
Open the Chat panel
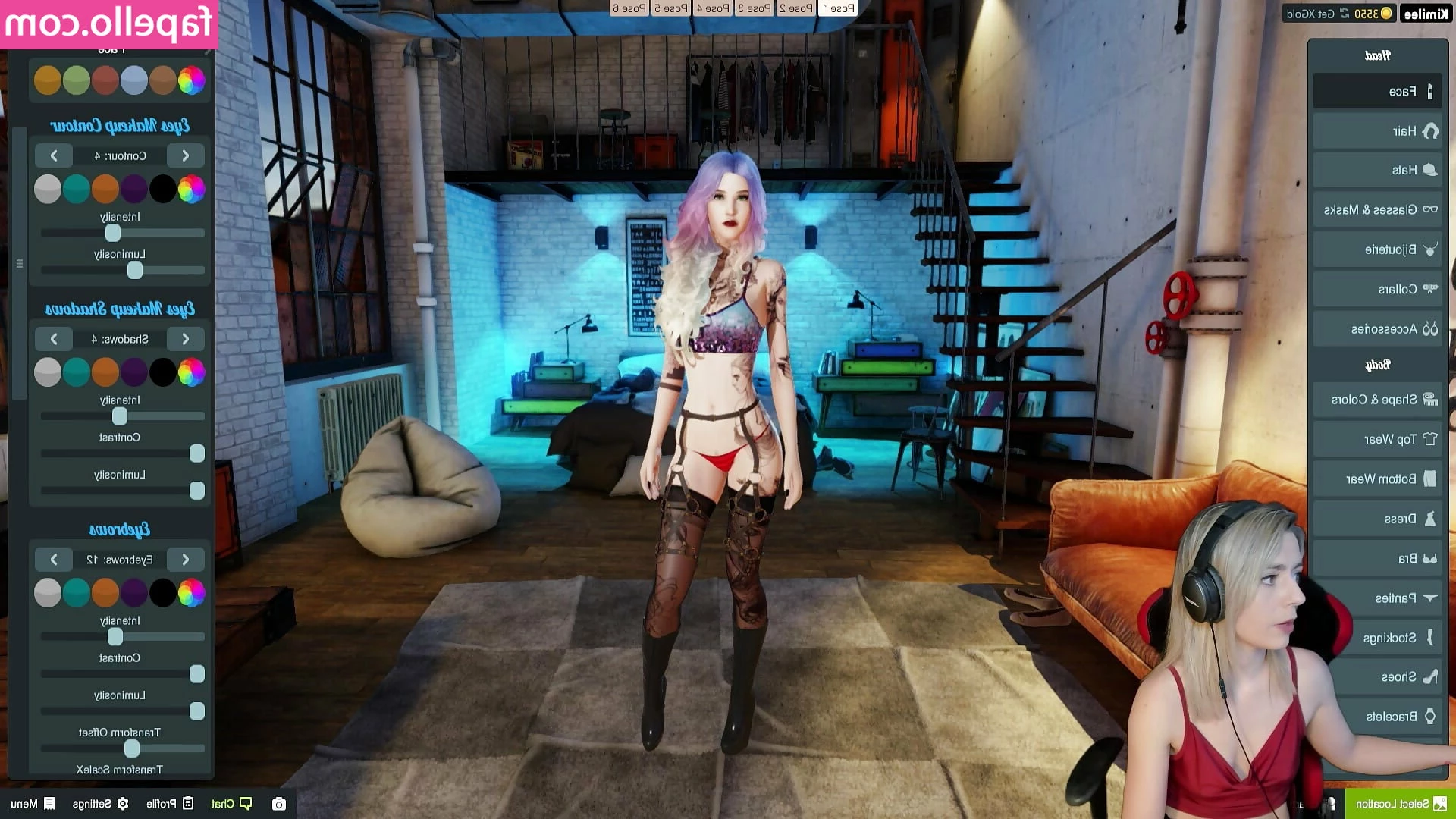click(231, 803)
